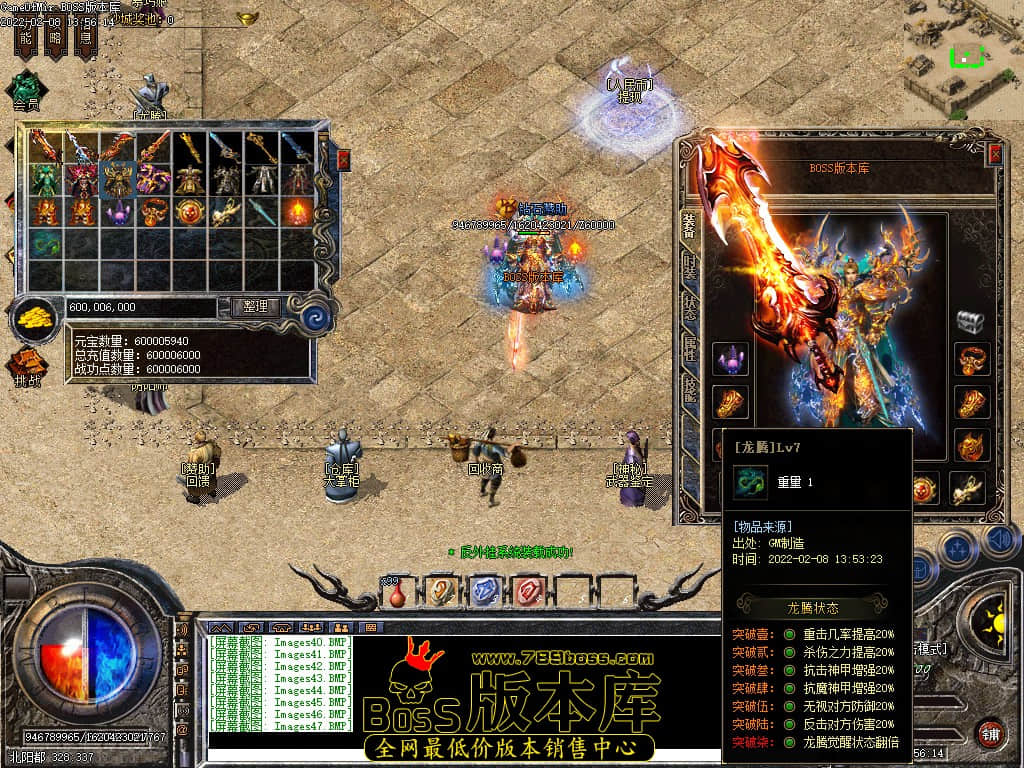The height and width of the screenshot is (768, 1024).
Task: Select the green dragon item in bag
Action: 45,243
